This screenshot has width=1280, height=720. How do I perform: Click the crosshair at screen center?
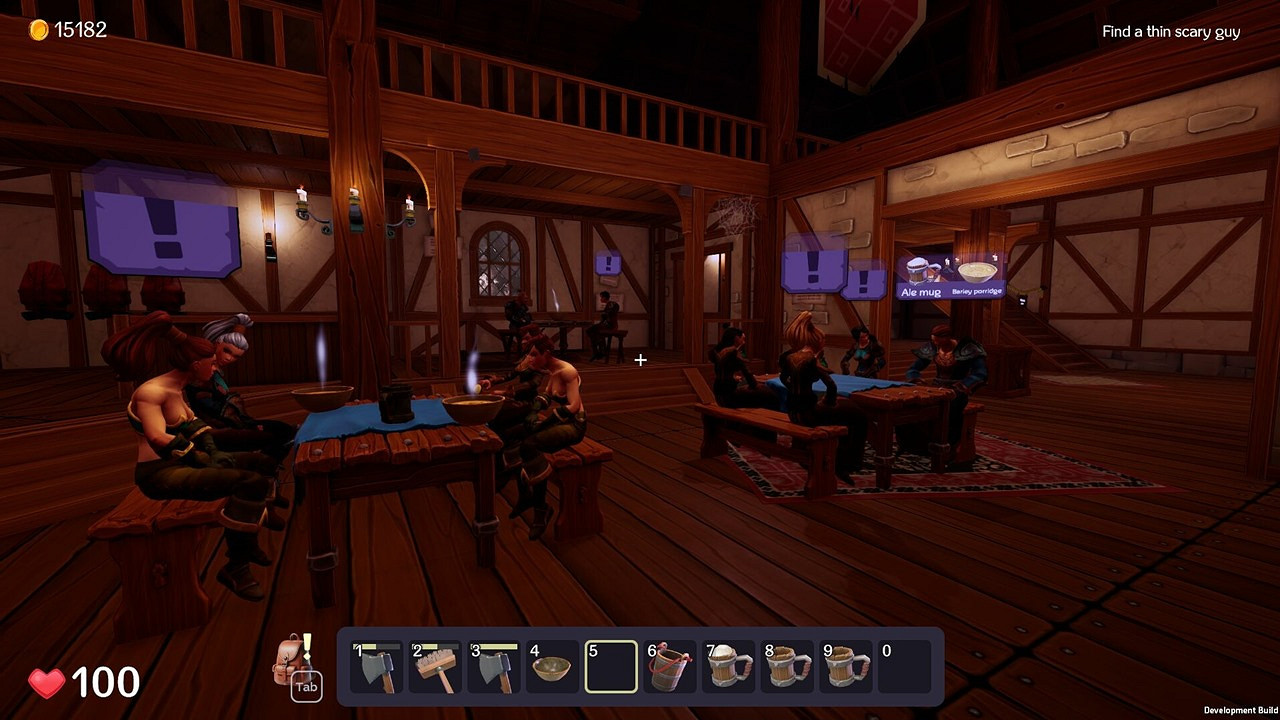pyautogui.click(x=640, y=360)
